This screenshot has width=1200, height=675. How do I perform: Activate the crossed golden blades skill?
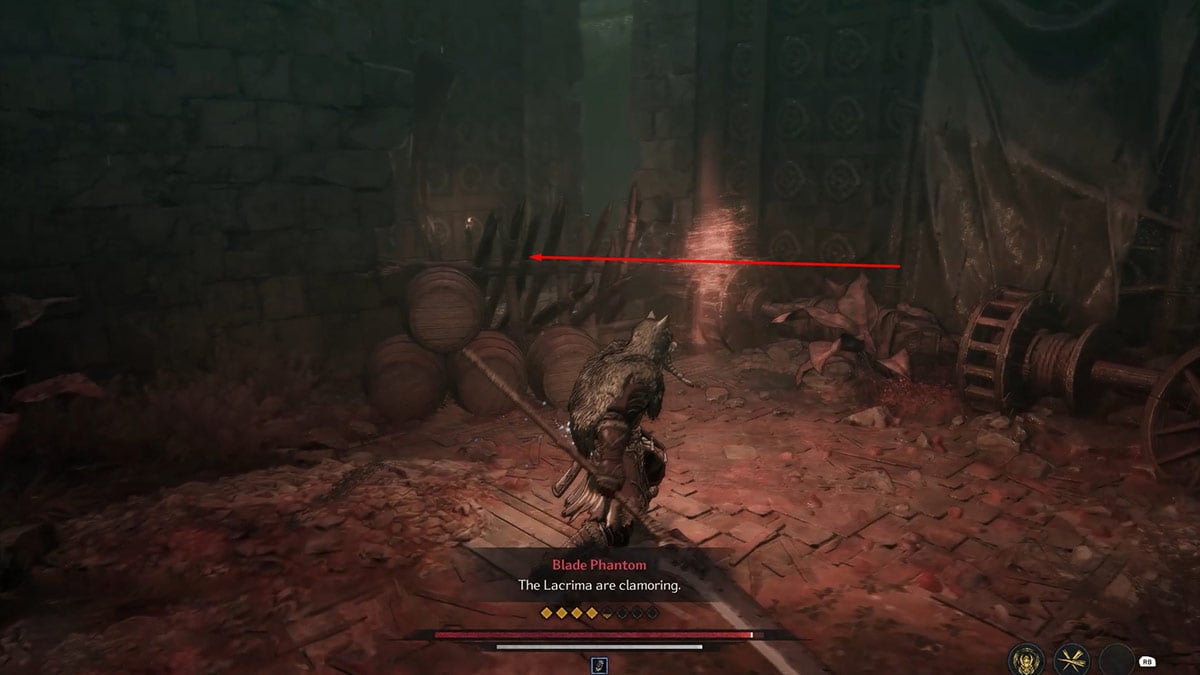1070,659
